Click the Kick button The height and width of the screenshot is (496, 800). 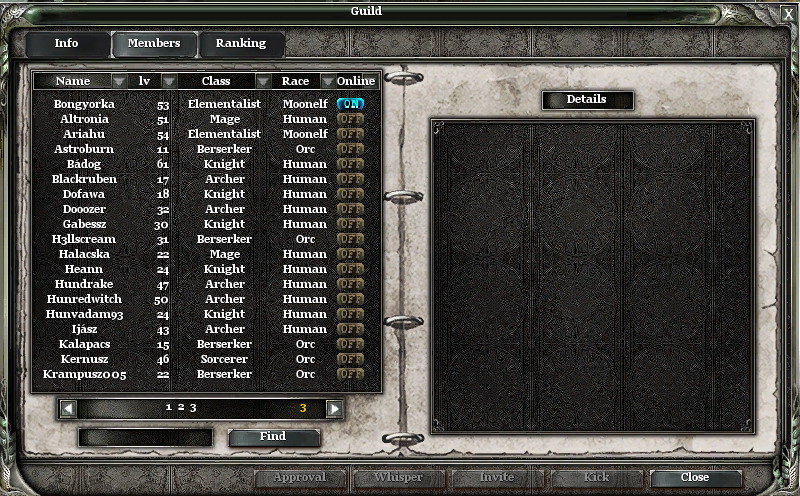click(x=596, y=478)
